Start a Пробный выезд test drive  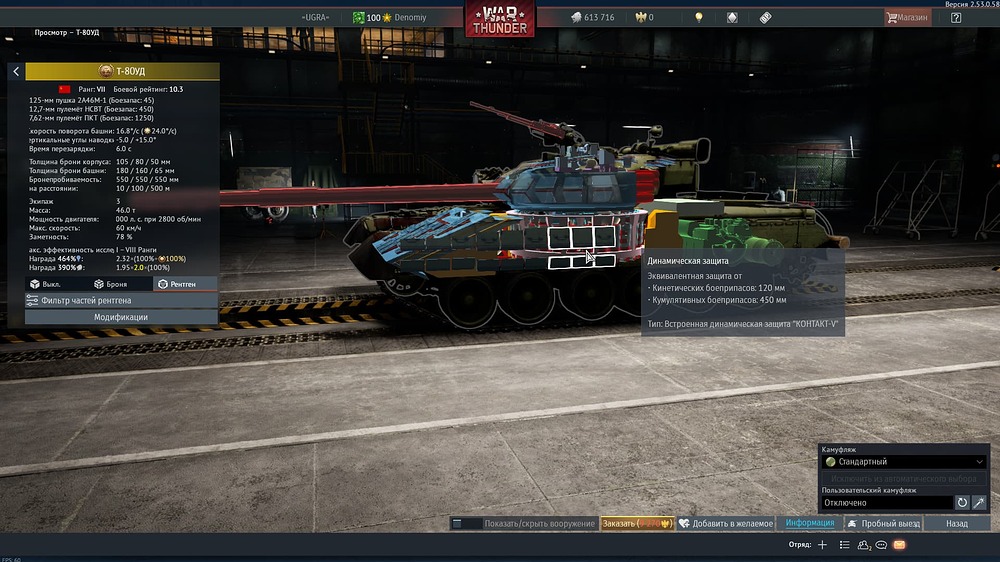882,523
